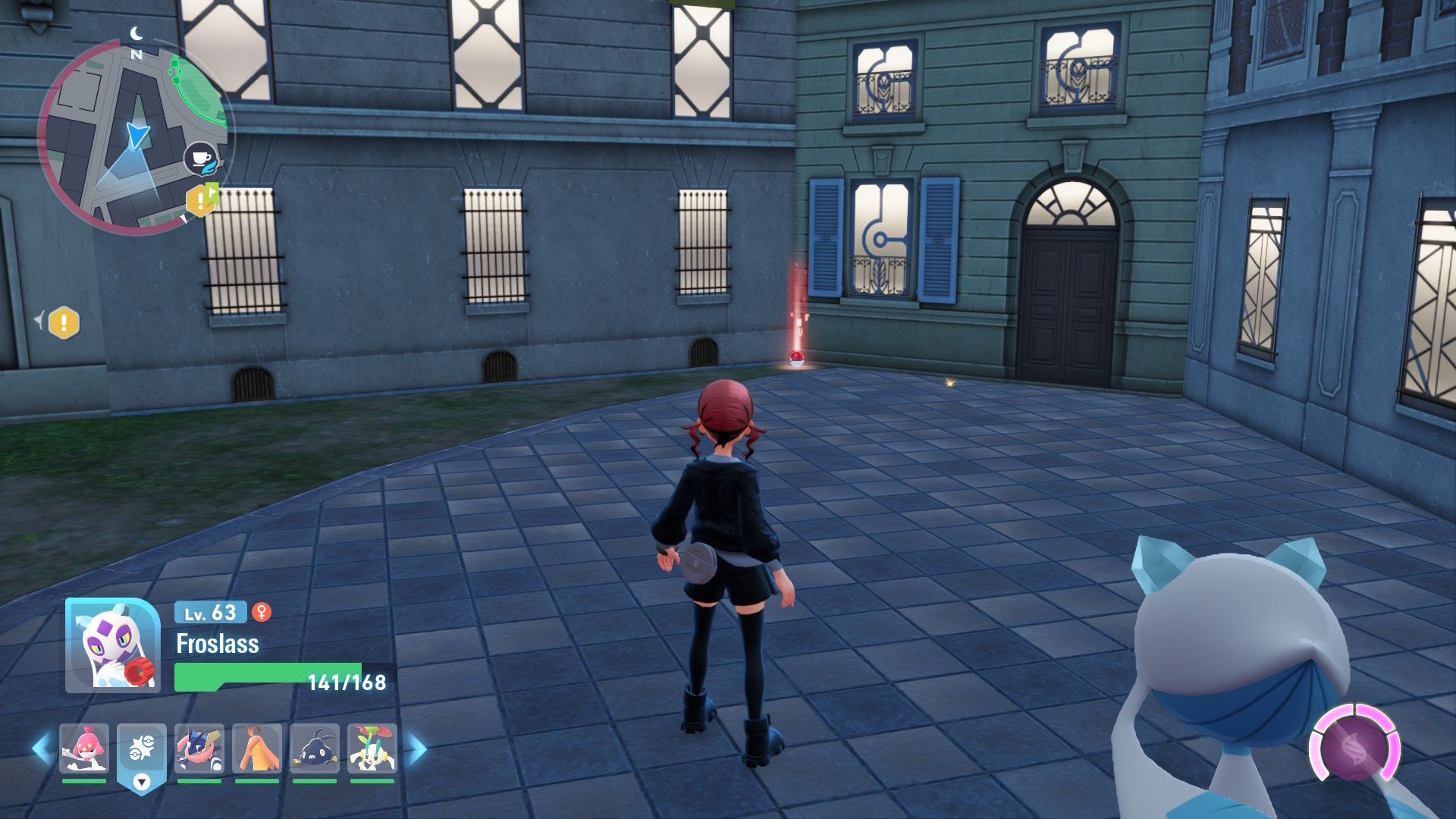This screenshot has height=819, width=1456.
Task: Click the player position arrow on the minimap
Action: click(138, 135)
